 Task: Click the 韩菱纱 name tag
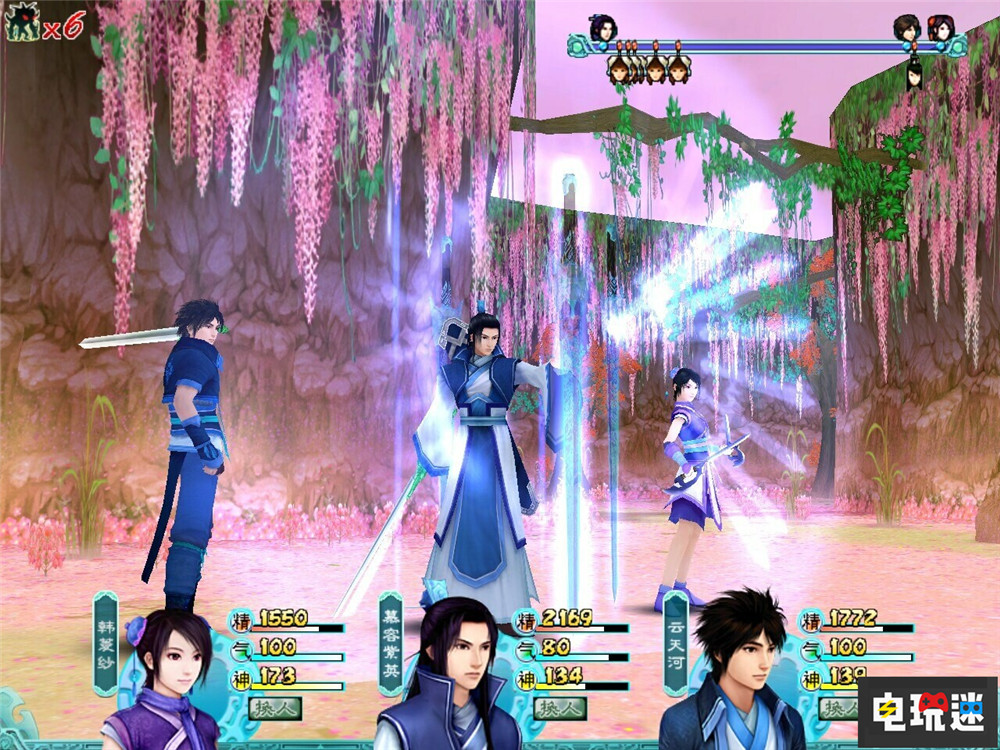[x=106, y=642]
